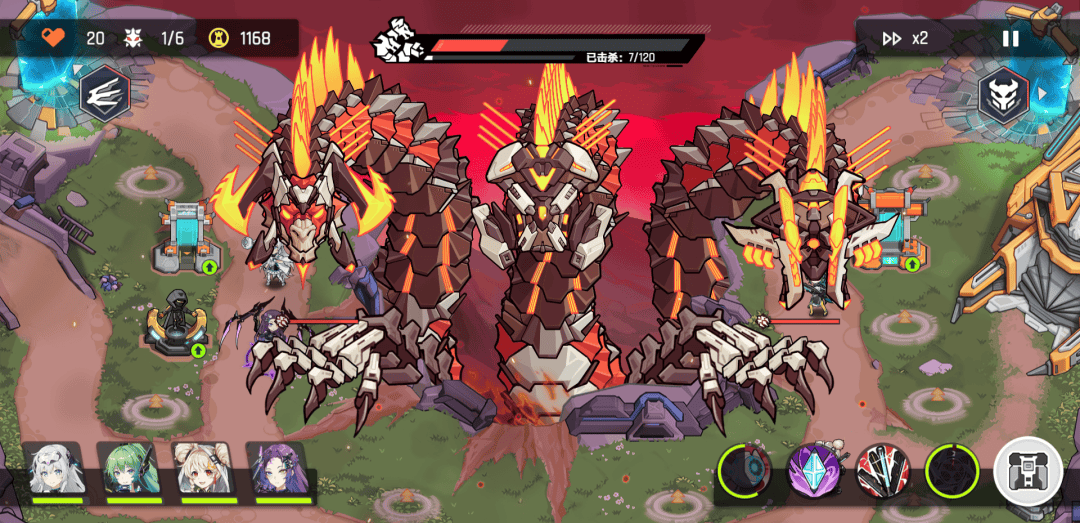Viewport: 1080px width, 523px height.
Task: Activate the purple crystal skill
Action: point(813,470)
